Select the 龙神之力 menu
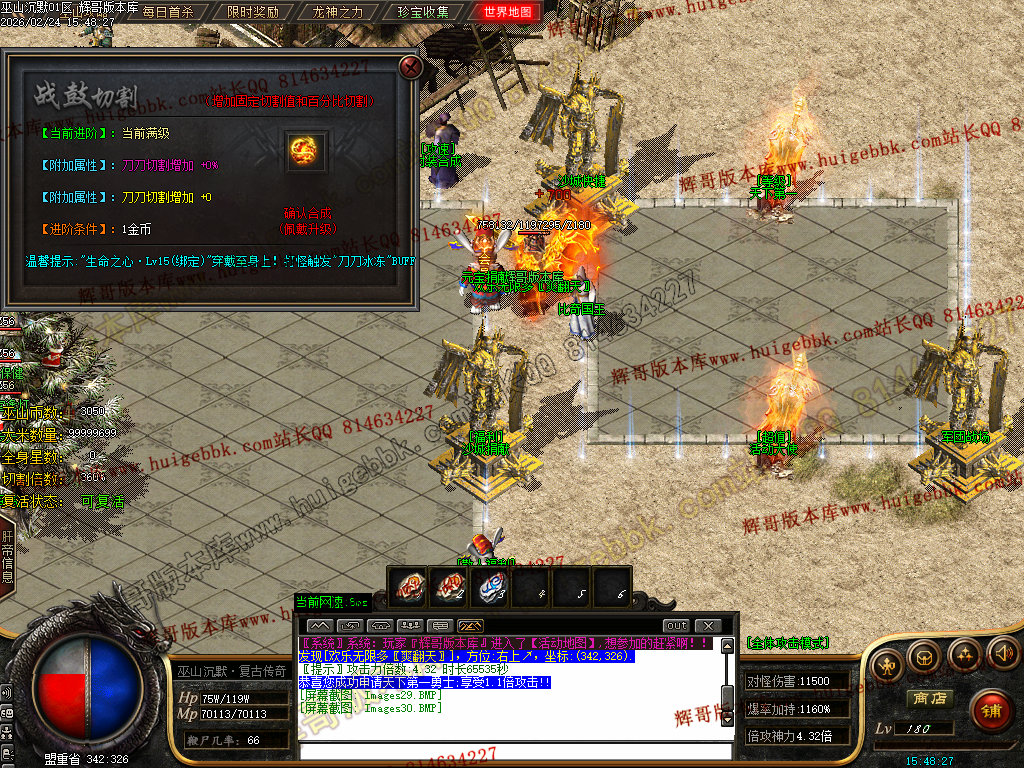The height and width of the screenshot is (768, 1024). [338, 13]
